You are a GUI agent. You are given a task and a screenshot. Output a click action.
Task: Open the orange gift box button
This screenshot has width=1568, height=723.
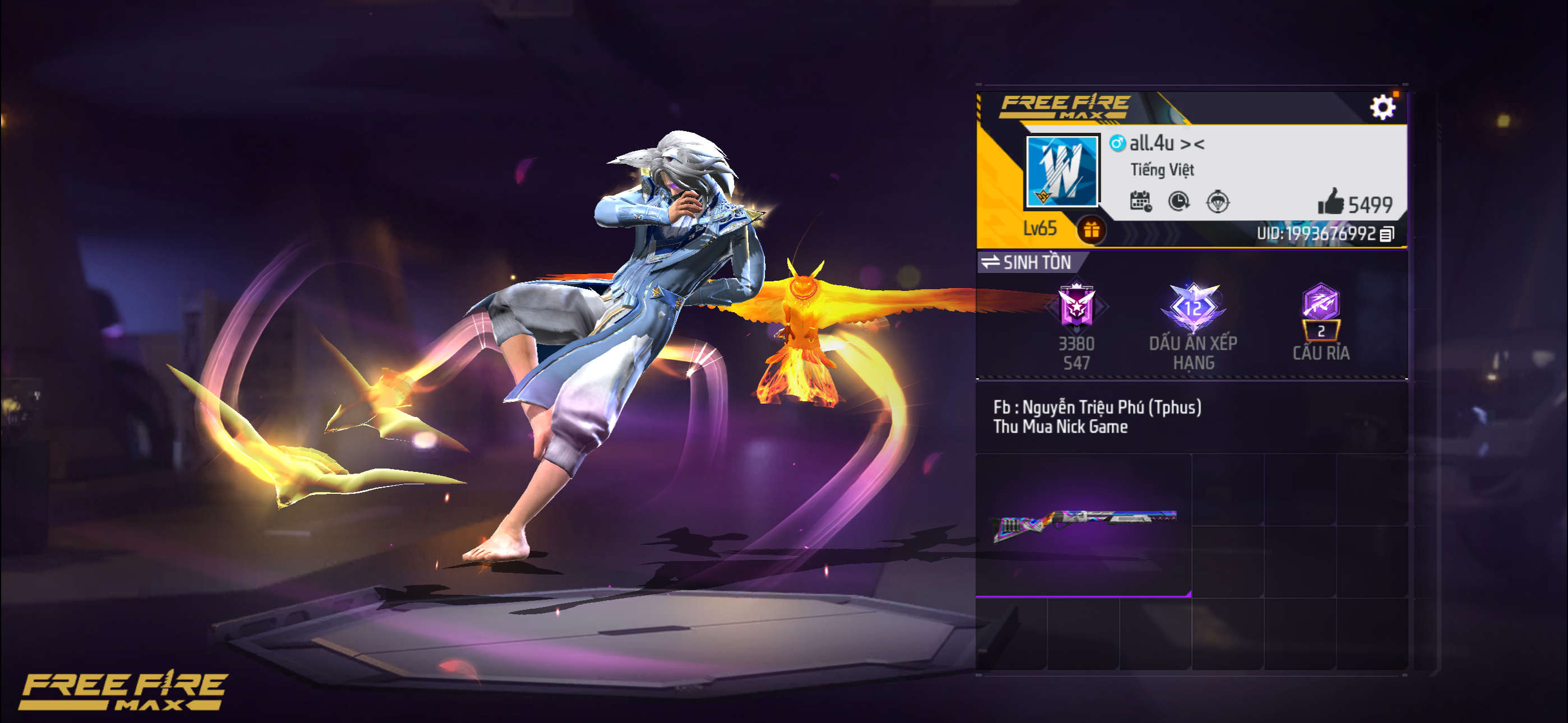tap(1091, 230)
